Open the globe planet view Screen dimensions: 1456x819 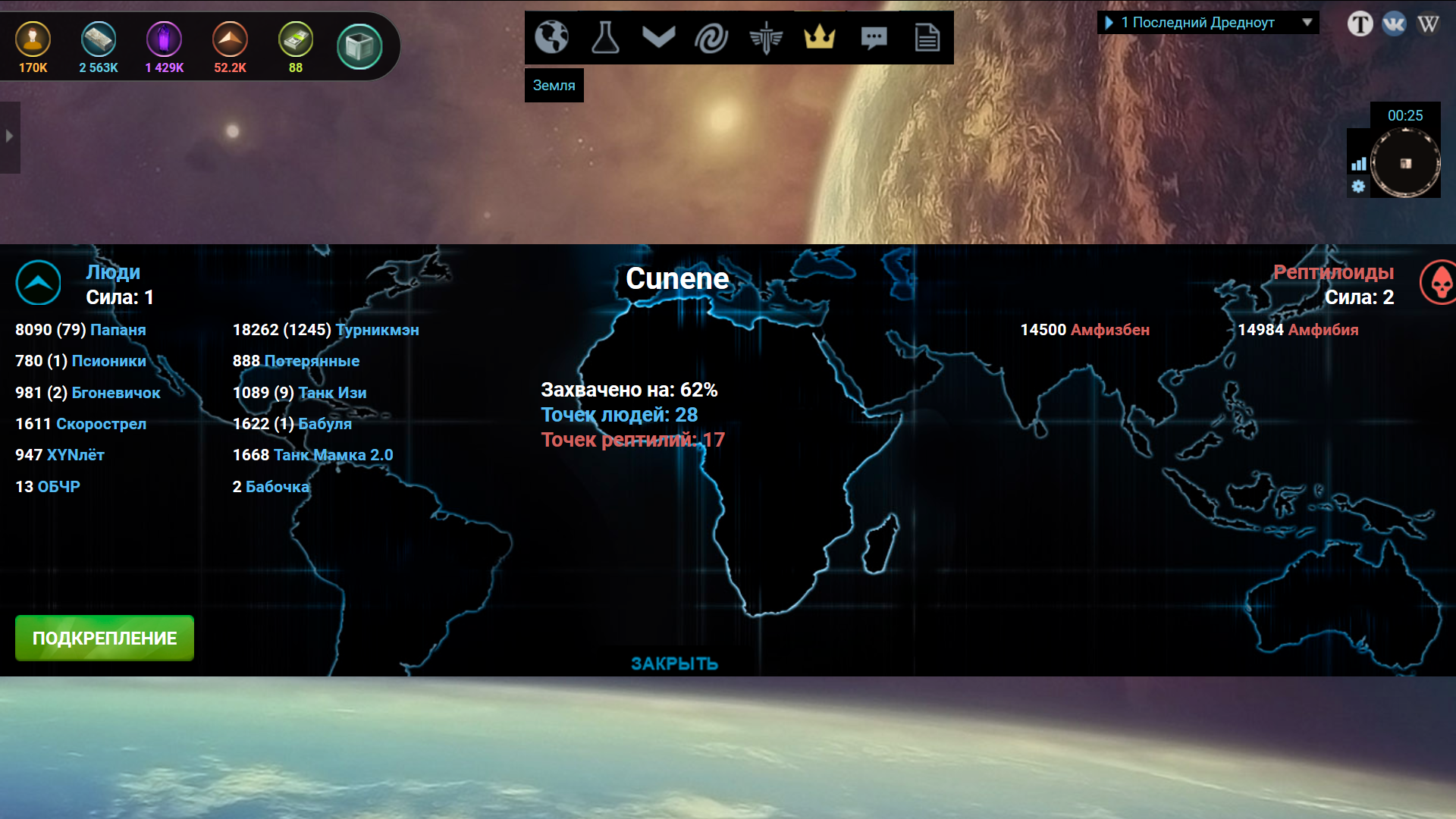click(551, 36)
